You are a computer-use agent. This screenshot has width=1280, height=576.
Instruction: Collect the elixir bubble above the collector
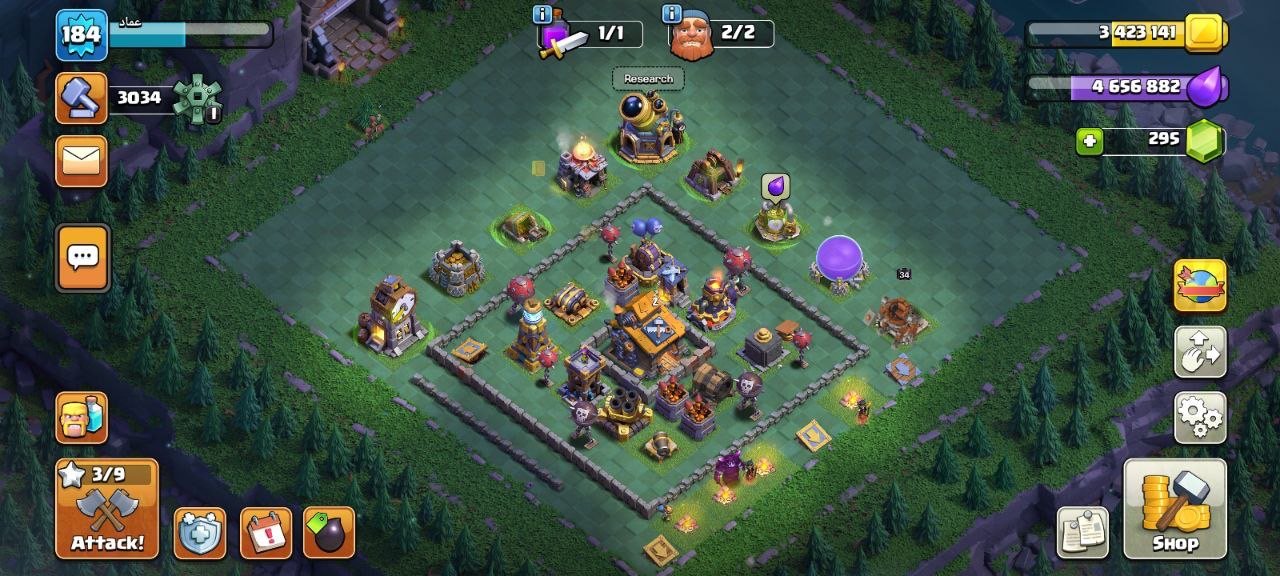point(776,187)
